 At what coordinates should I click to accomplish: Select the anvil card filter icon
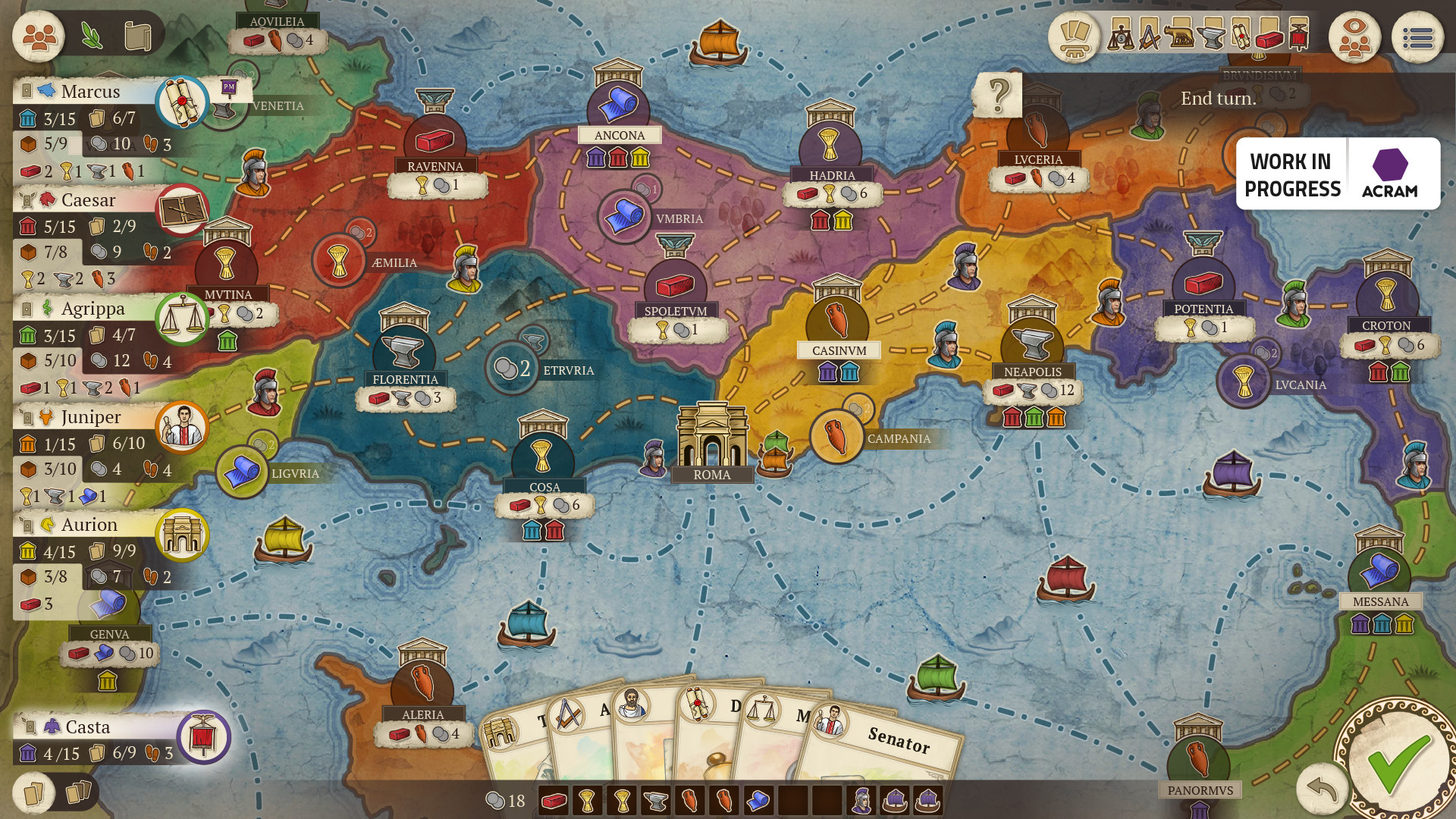tap(1211, 37)
